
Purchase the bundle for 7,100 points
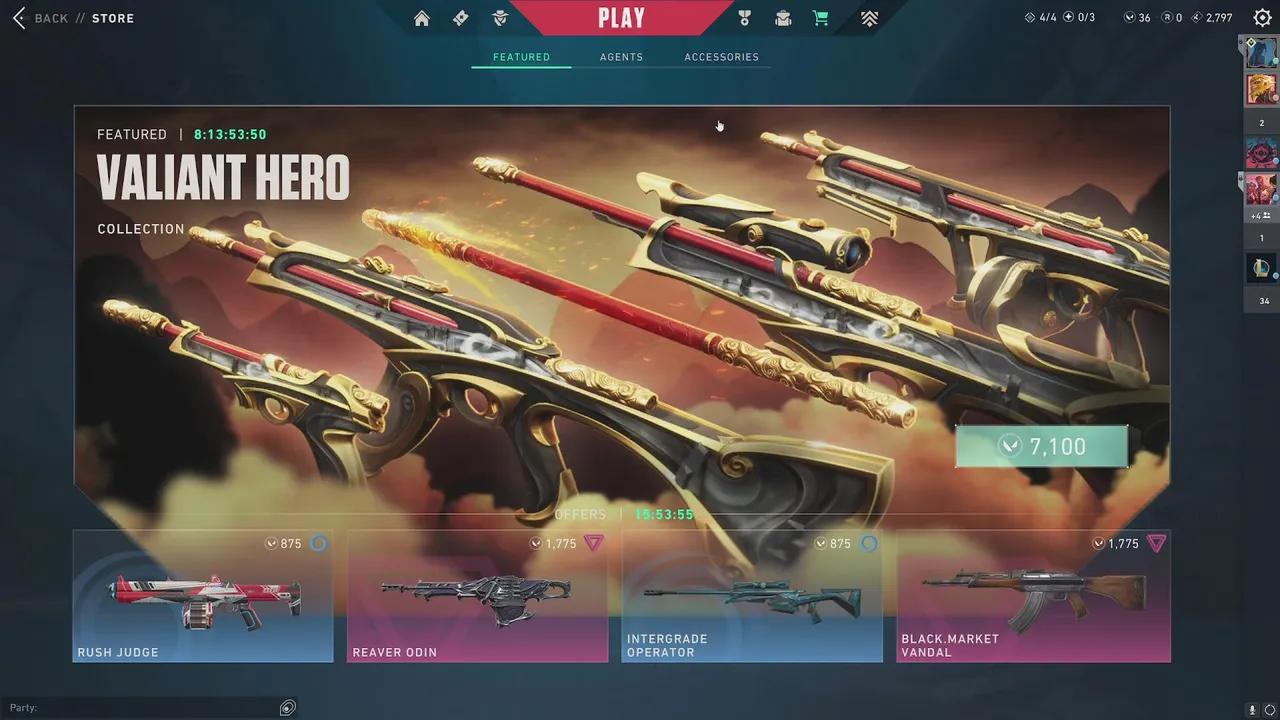click(1042, 446)
